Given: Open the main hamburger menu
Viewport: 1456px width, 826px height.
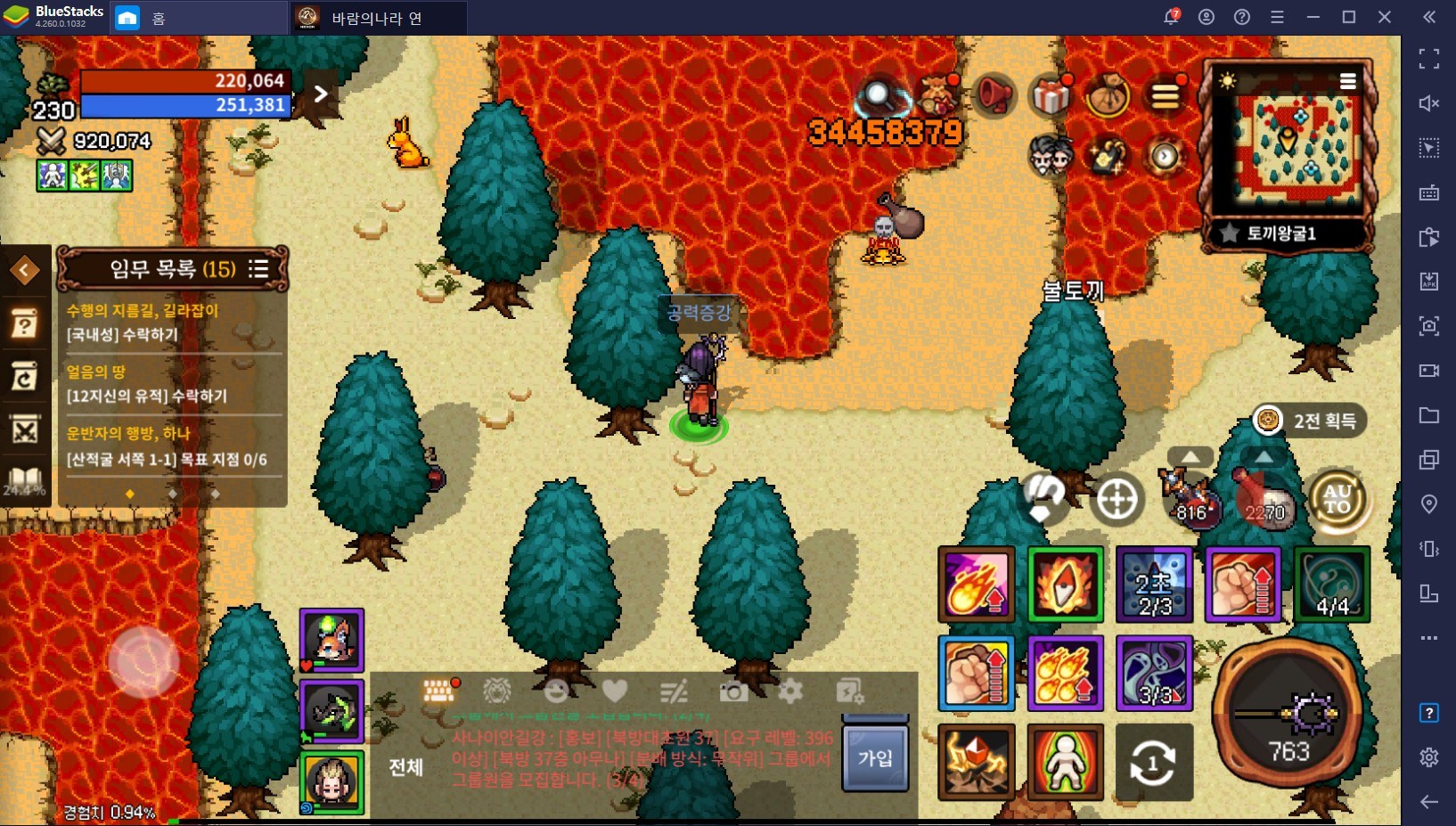Looking at the screenshot, I should point(1165,95).
